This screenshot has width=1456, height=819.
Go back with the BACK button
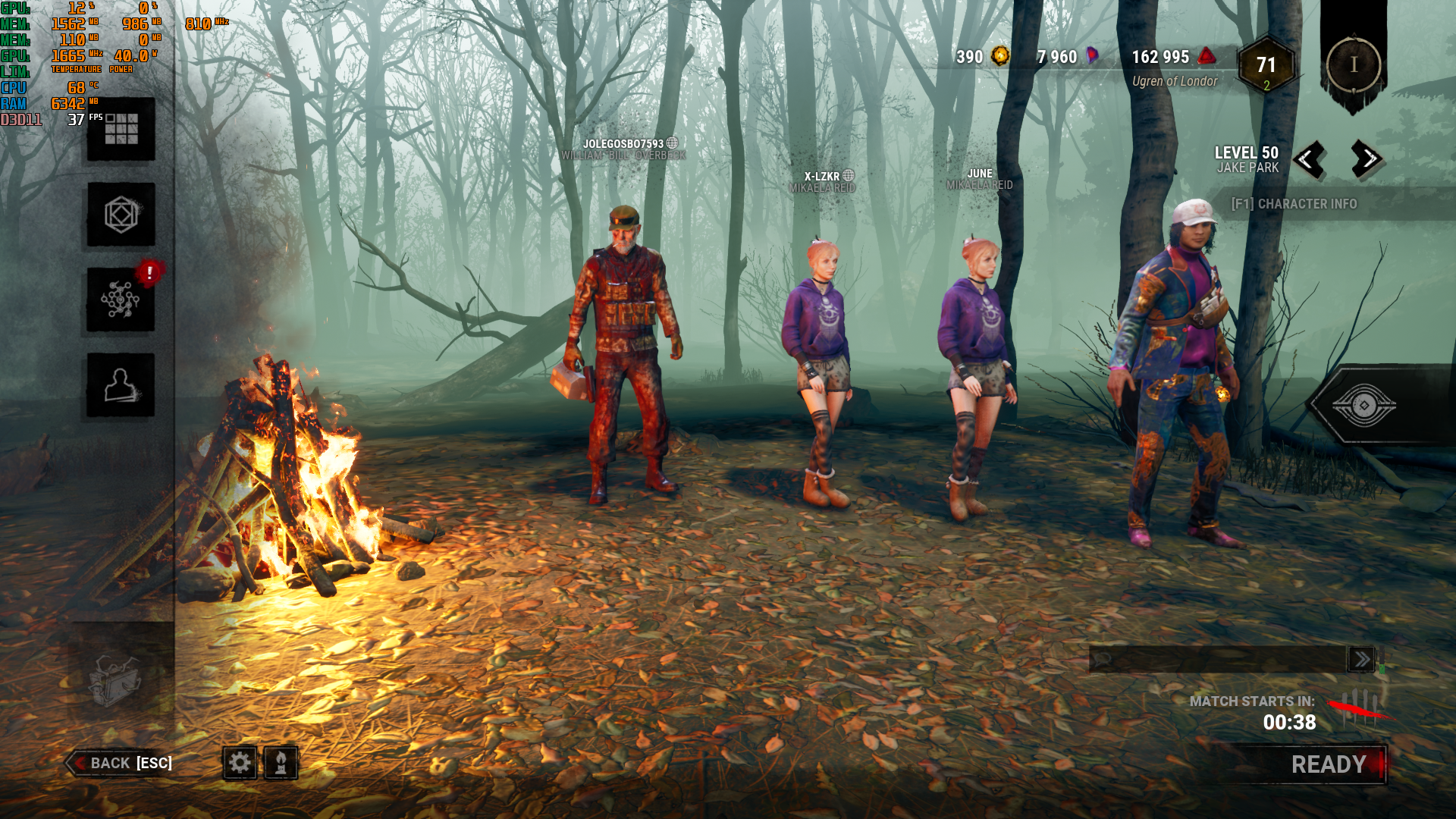(121, 763)
